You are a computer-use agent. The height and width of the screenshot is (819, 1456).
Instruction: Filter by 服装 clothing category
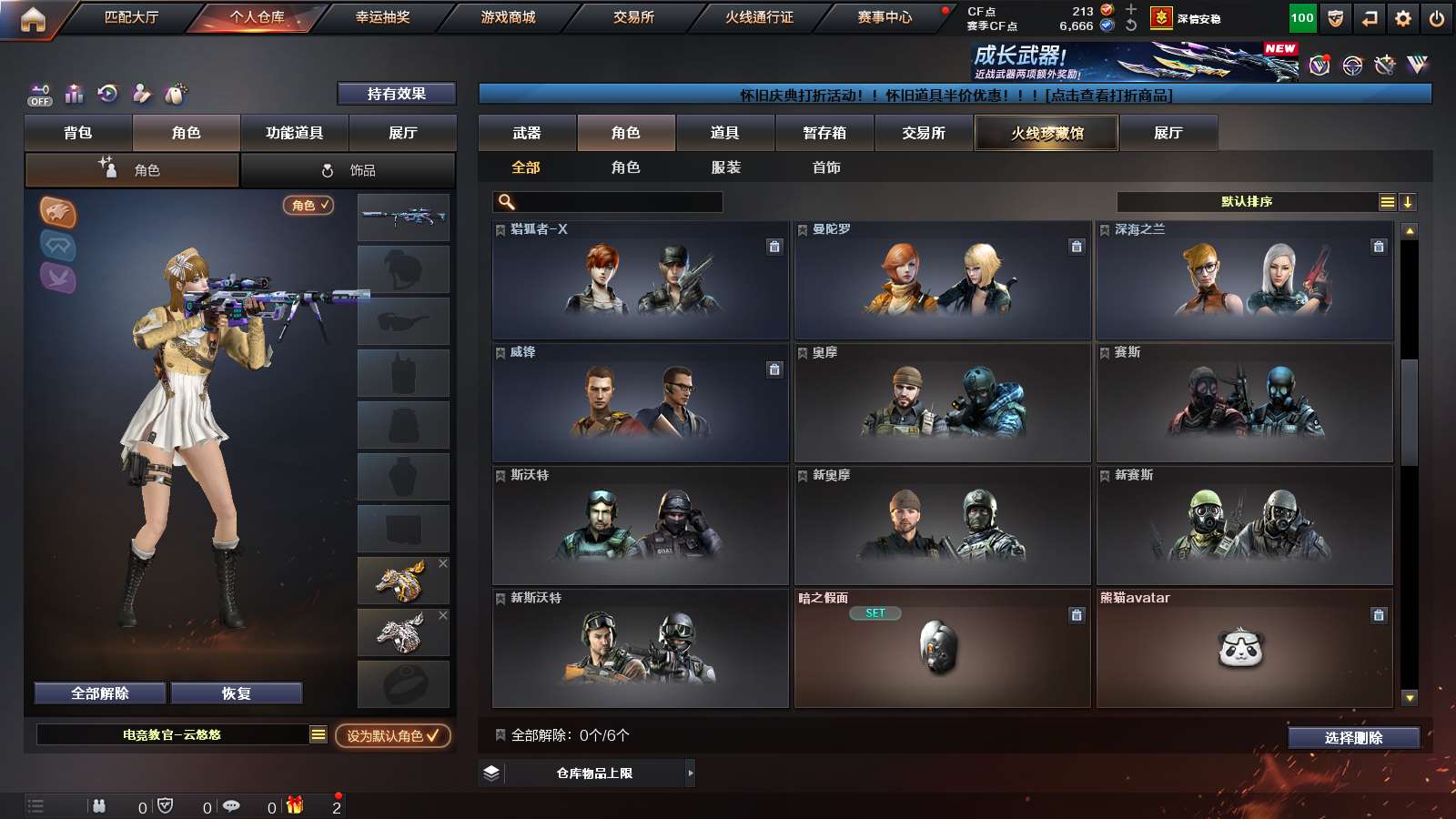coord(725,167)
